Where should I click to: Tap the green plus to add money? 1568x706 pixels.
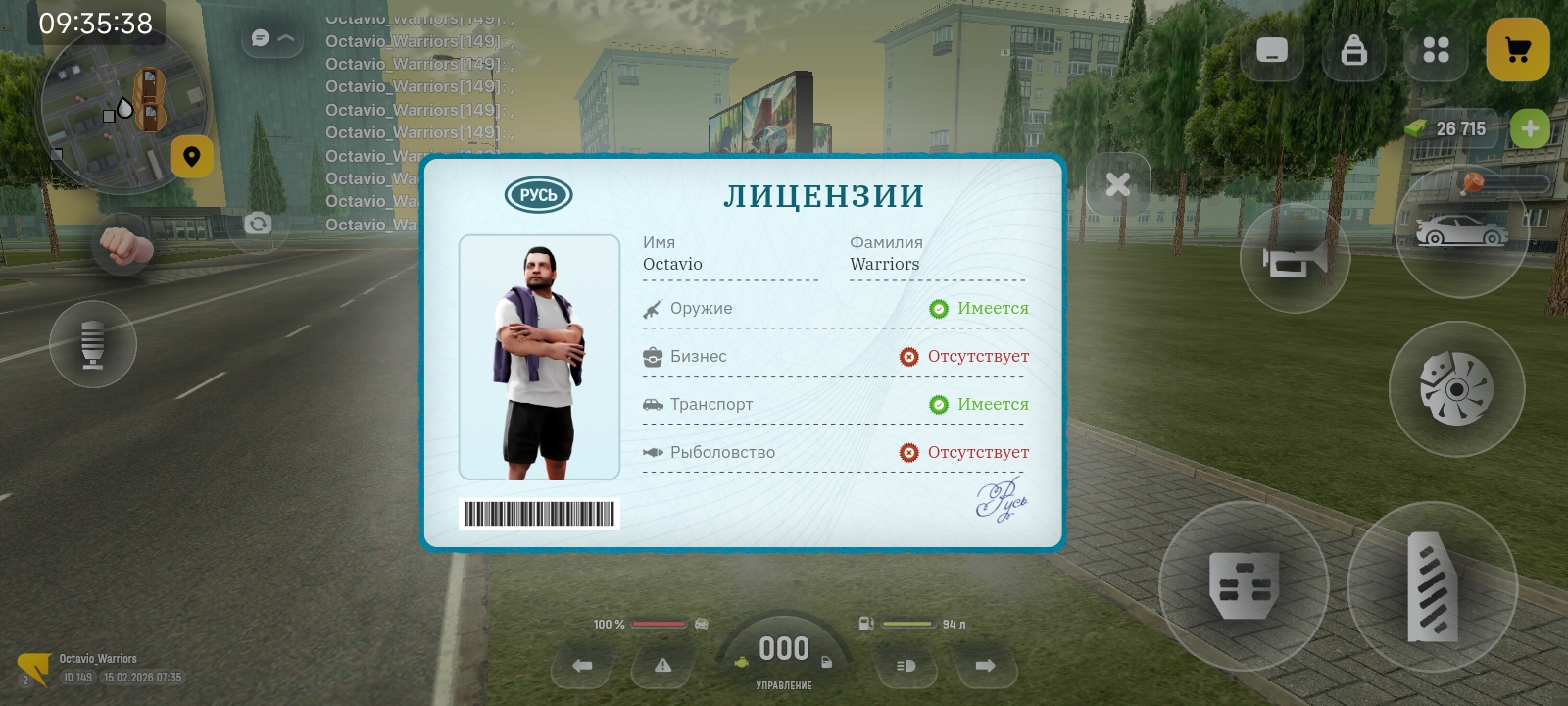1529,128
